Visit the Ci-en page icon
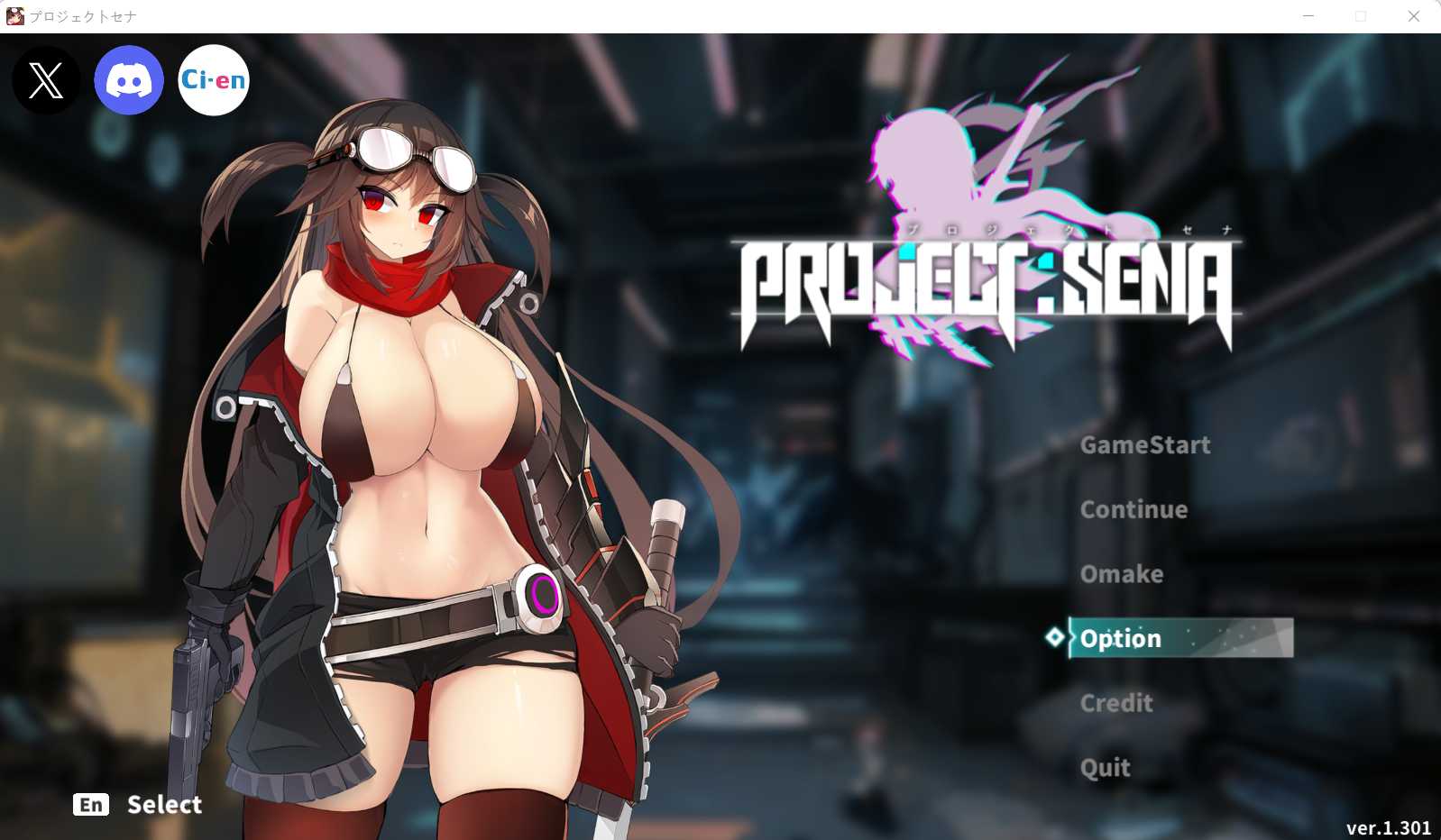The width and height of the screenshot is (1441, 840). [213, 80]
